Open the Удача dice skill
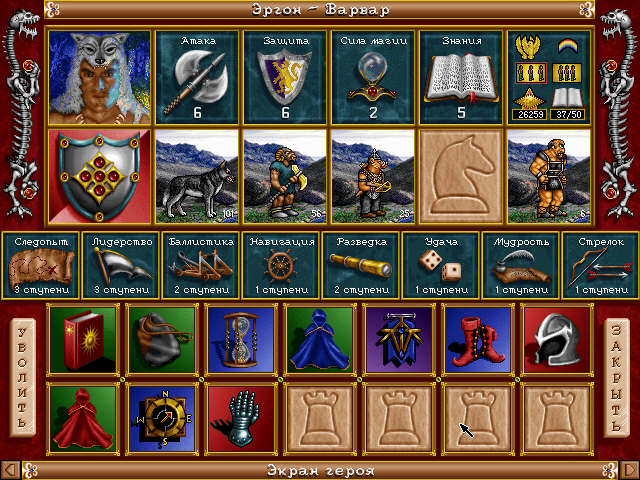The image size is (640, 480). [x=440, y=266]
